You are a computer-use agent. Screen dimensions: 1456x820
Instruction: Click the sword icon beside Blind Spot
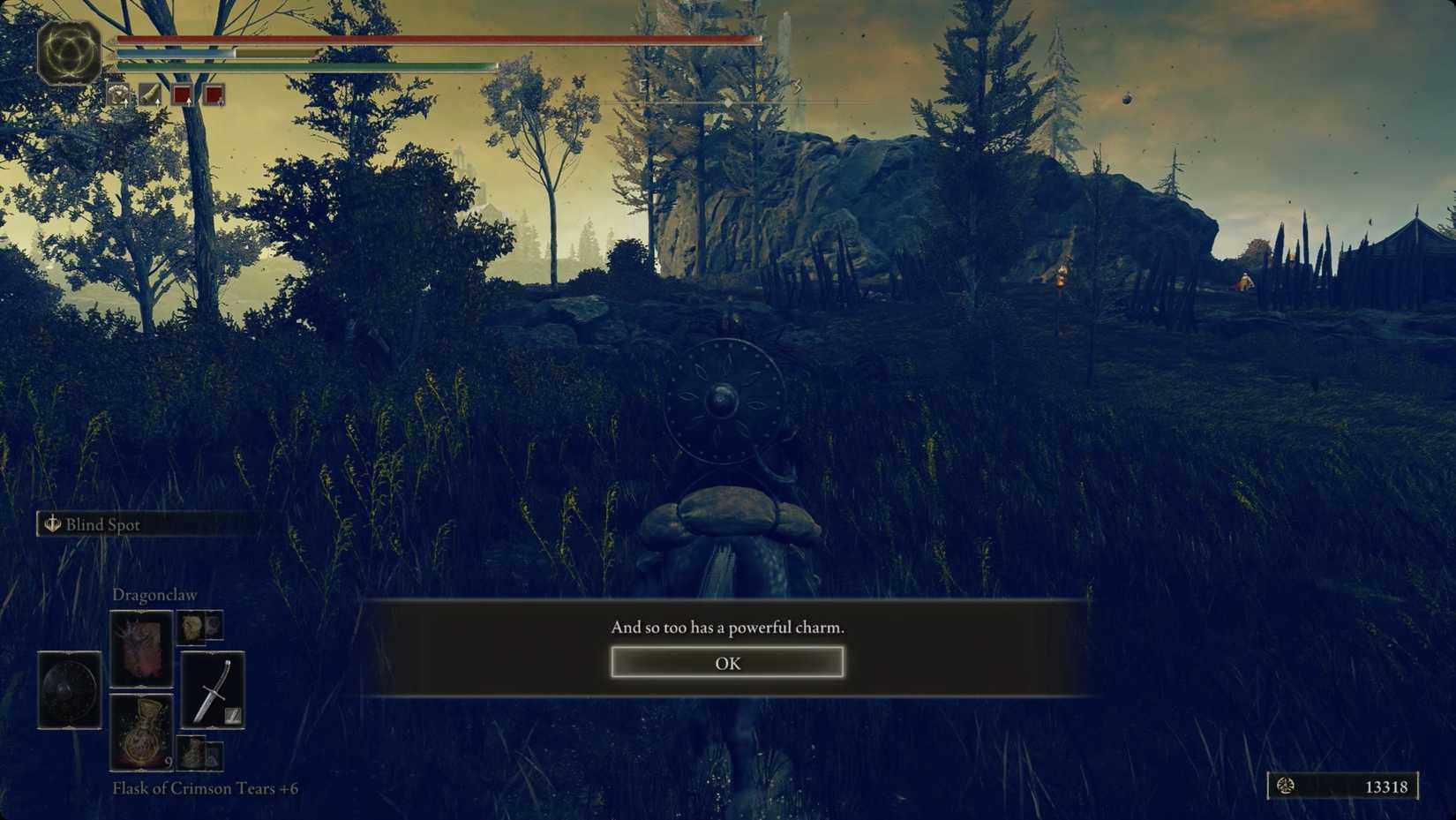(52, 523)
